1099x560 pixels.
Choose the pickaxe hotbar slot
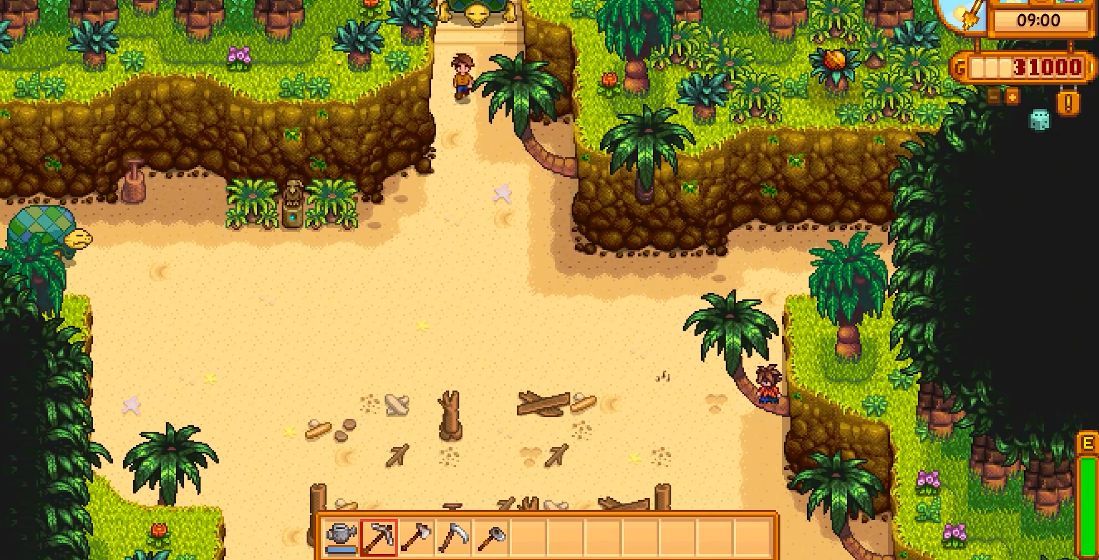pyautogui.click(x=380, y=537)
